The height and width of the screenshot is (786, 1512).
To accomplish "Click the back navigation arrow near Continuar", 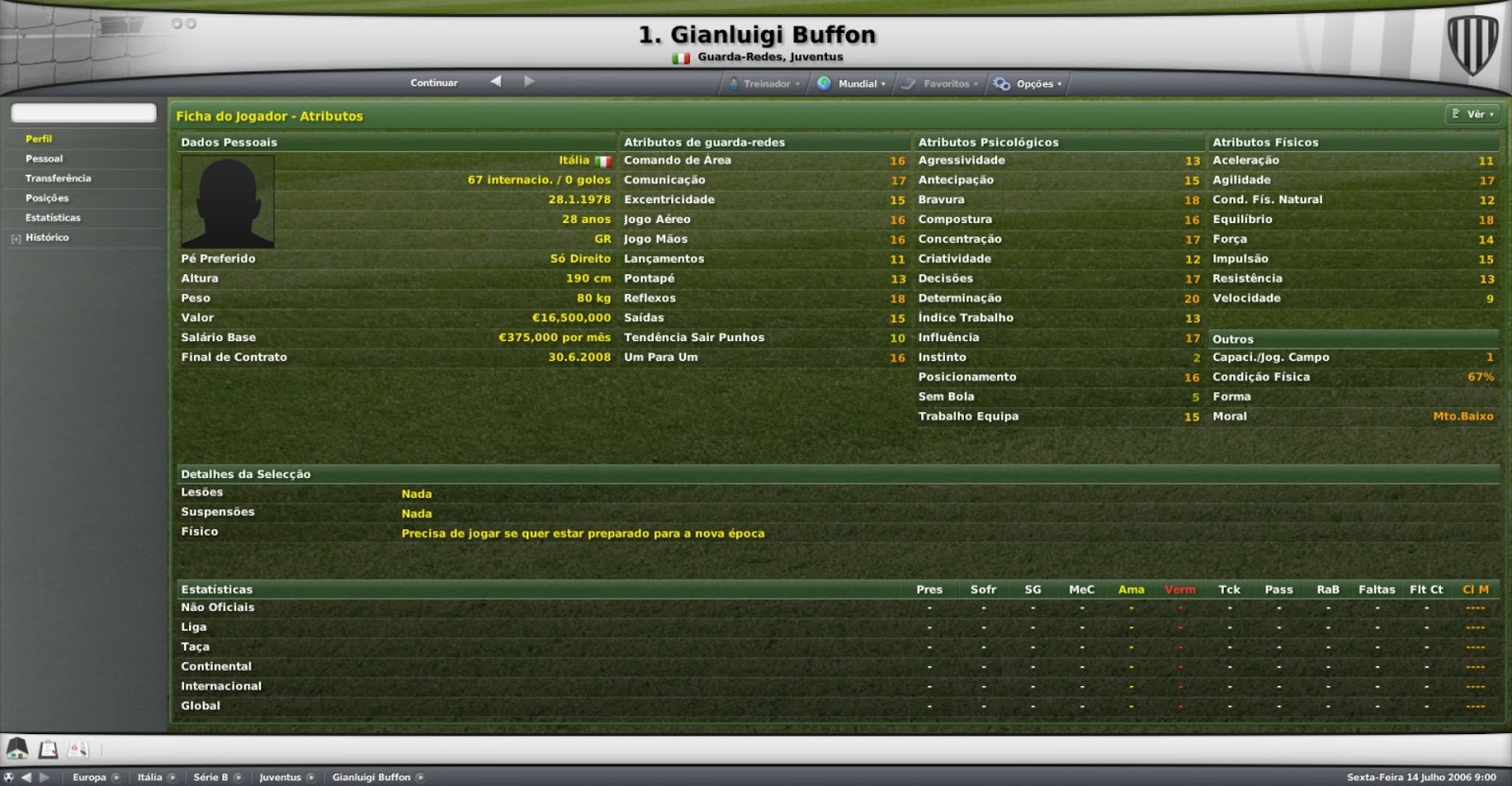I will pos(494,82).
